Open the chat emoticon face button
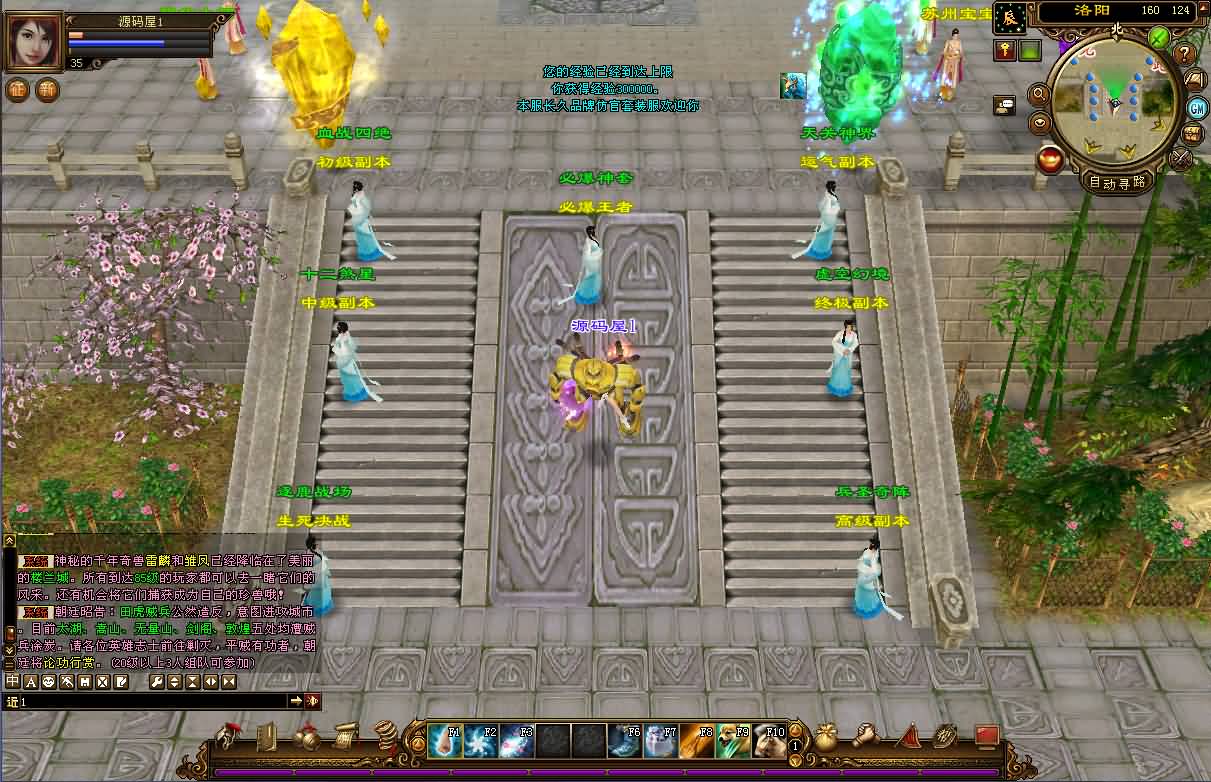 click(x=48, y=682)
